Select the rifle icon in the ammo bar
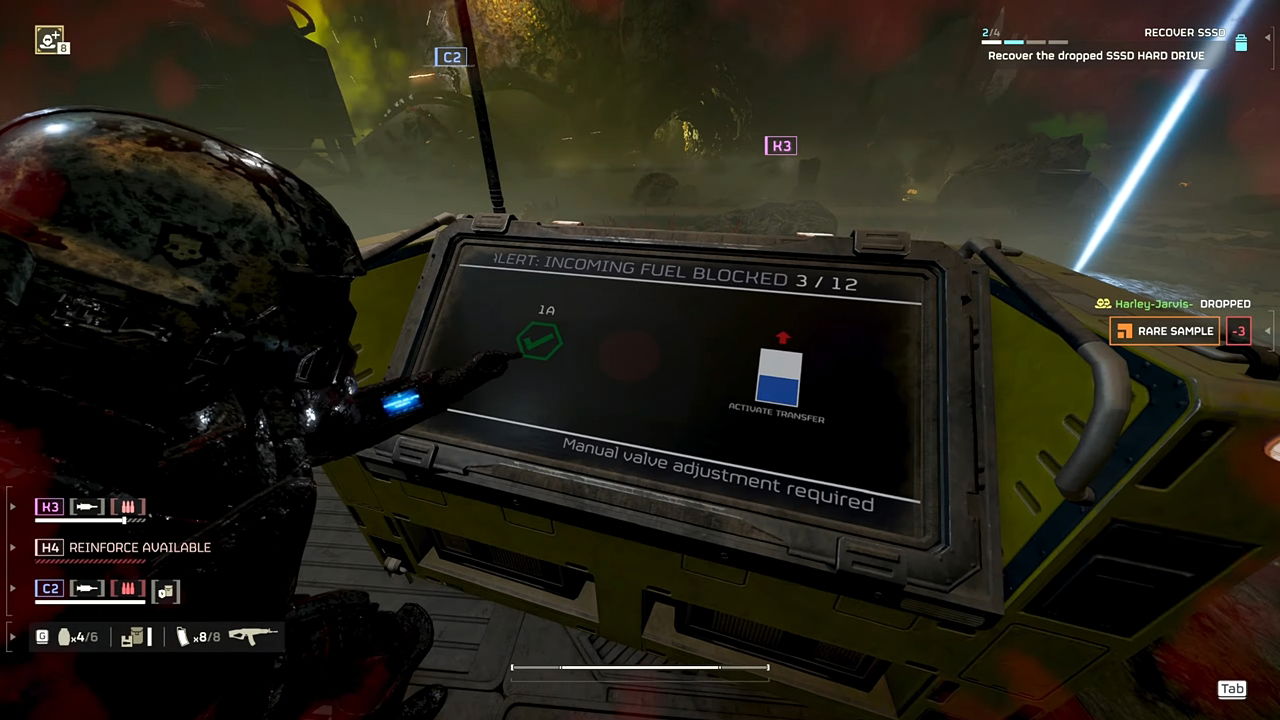Image resolution: width=1280 pixels, height=720 pixels. coord(252,636)
